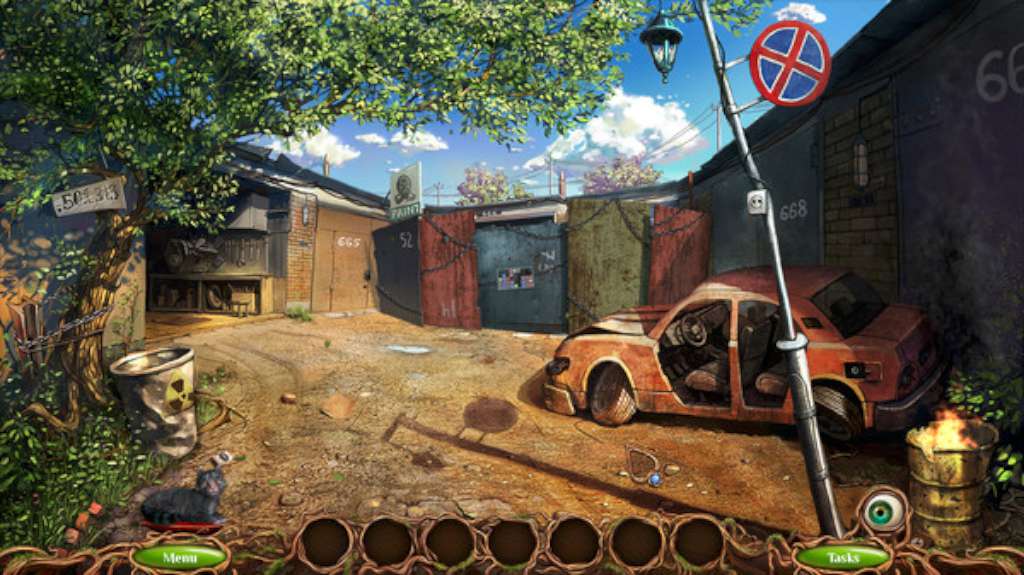Open the Tasks list
Viewport: 1024px width, 575px height.
click(x=843, y=556)
